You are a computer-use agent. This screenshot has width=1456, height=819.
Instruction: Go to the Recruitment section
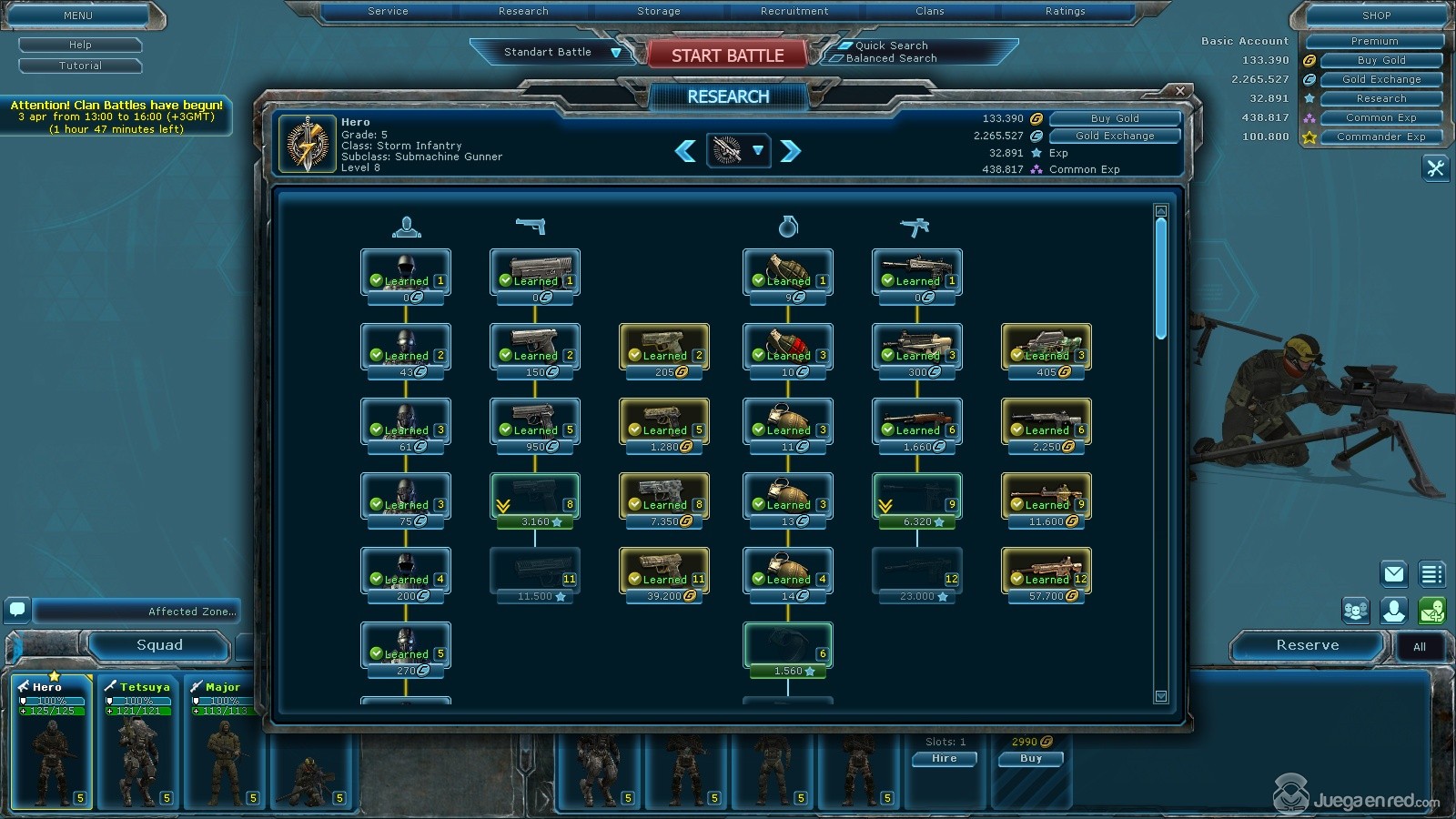[x=794, y=12]
